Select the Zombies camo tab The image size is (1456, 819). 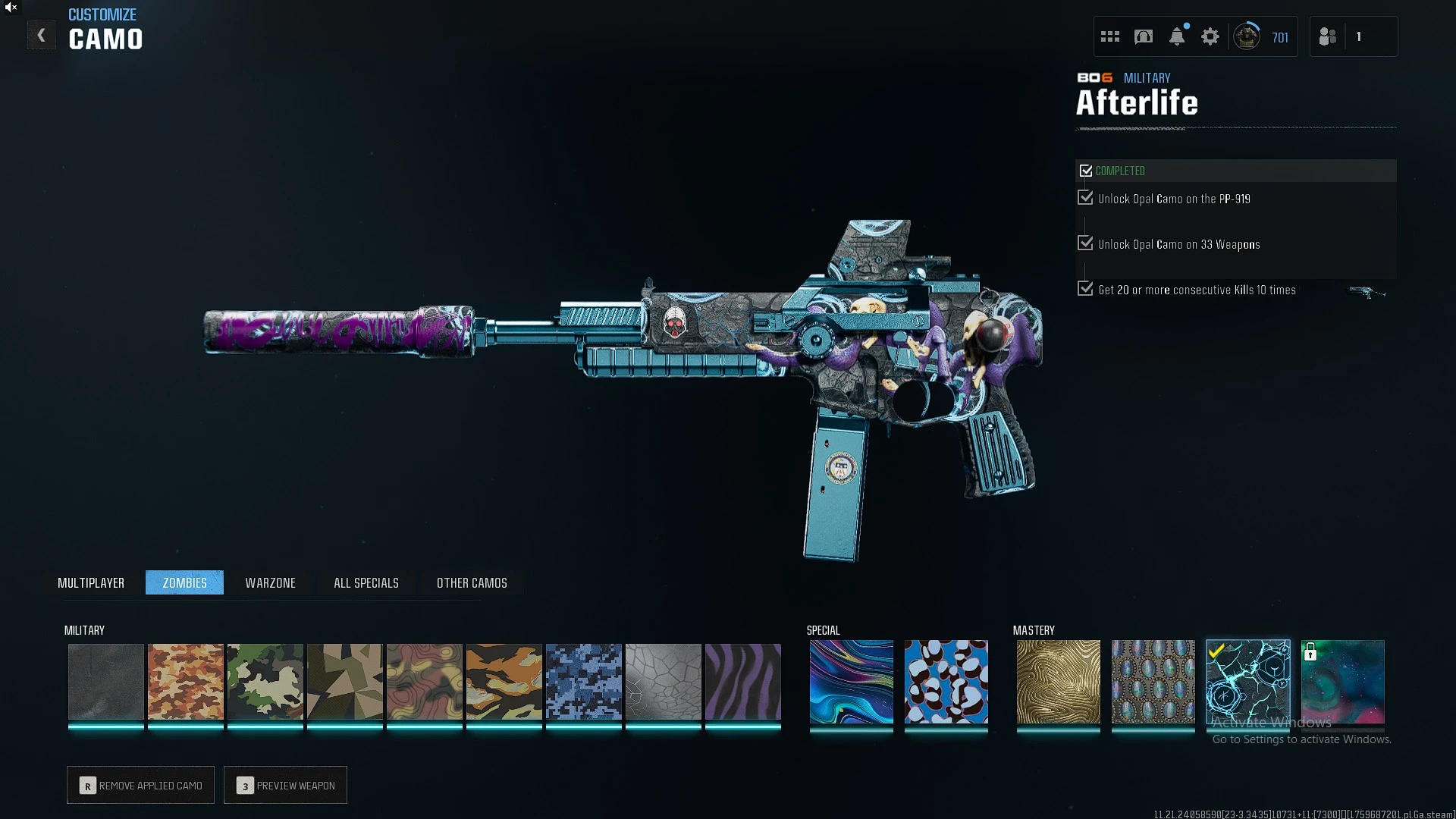[184, 582]
